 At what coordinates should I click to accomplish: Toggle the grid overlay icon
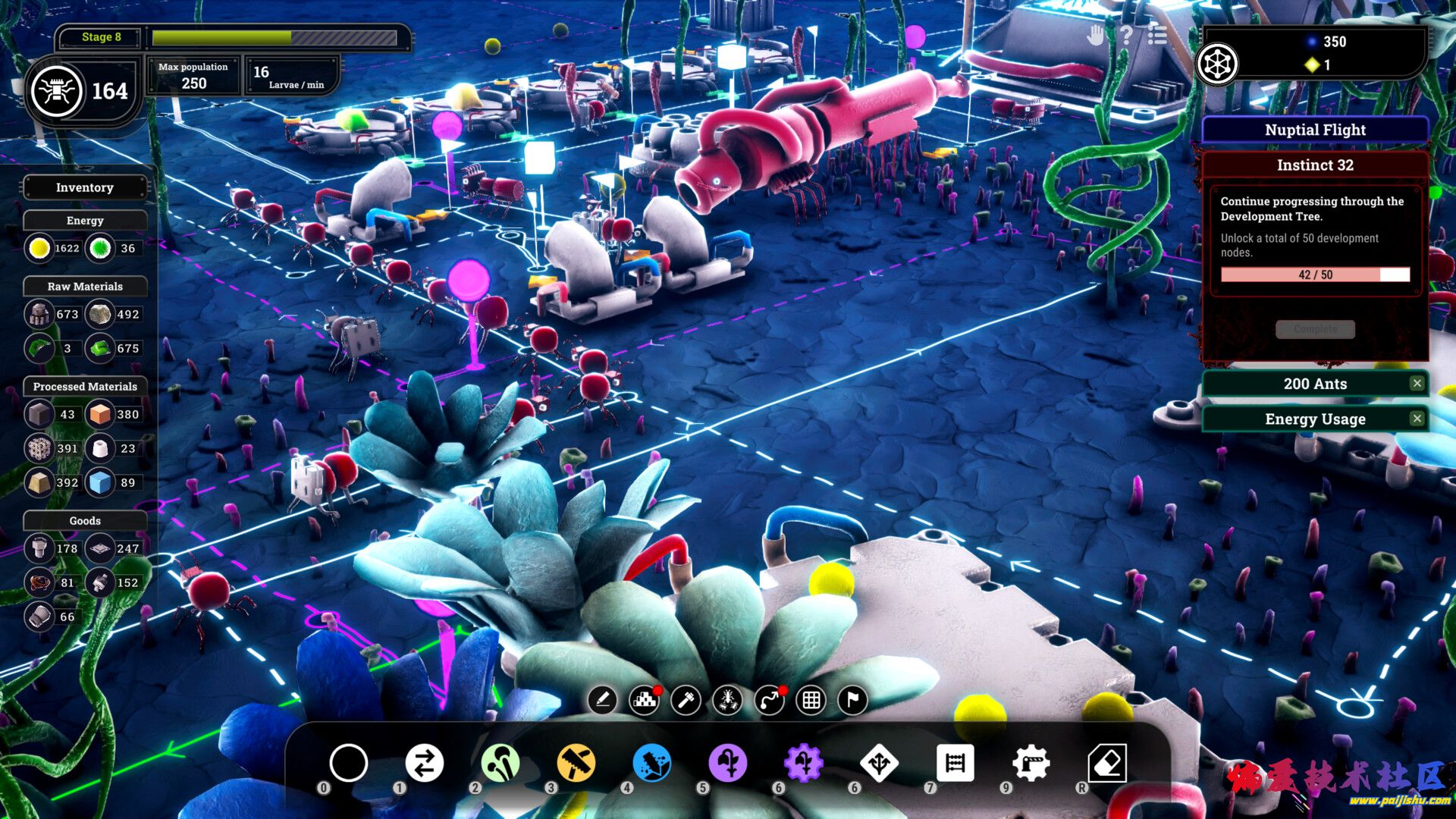(811, 700)
